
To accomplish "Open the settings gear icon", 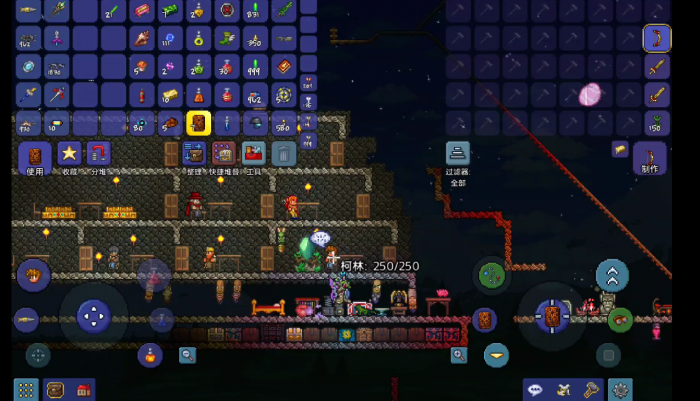I will point(621,389).
